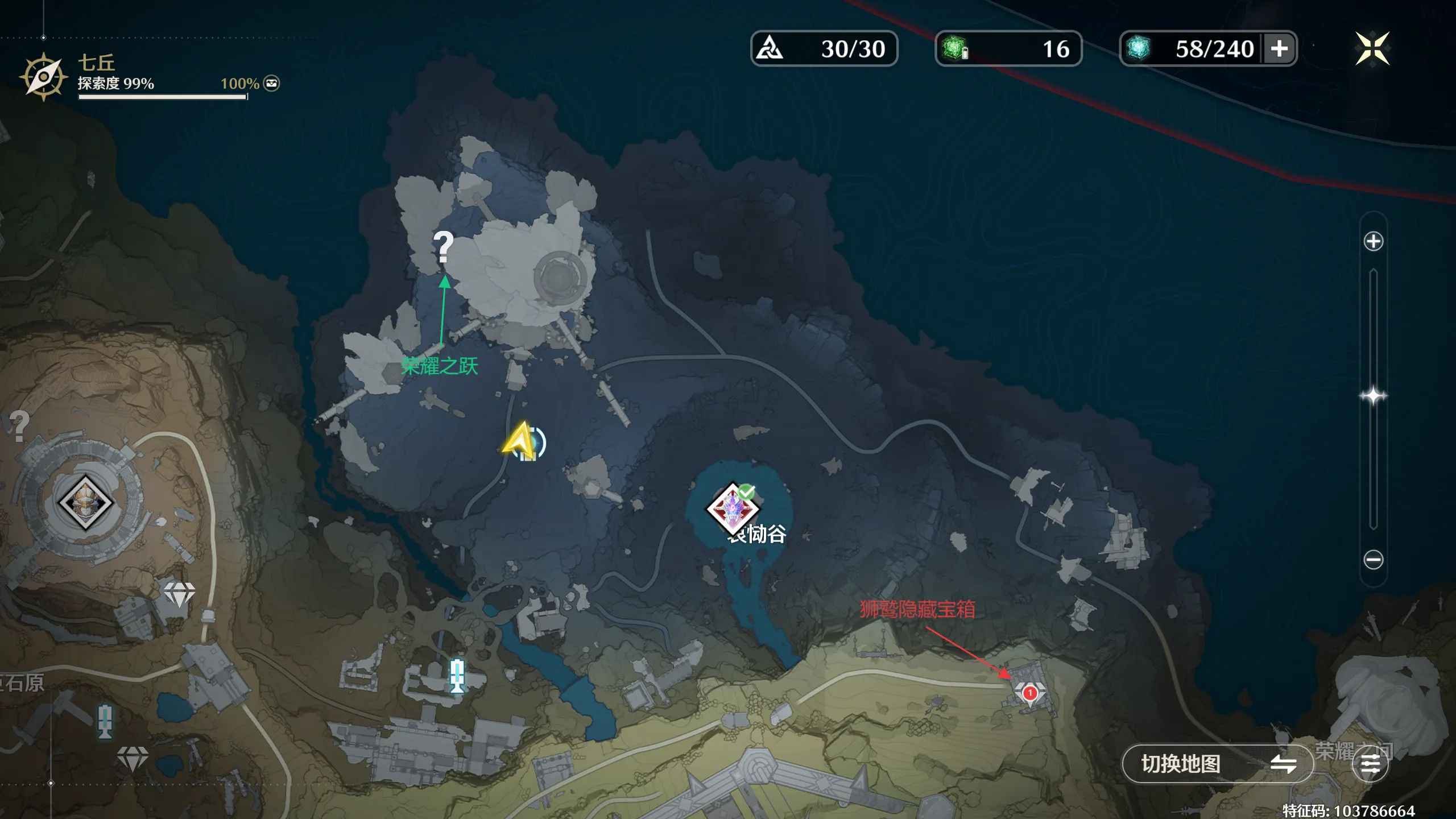Add more of the 58/240 currency
The height and width of the screenshot is (819, 1456).
(x=1279, y=49)
